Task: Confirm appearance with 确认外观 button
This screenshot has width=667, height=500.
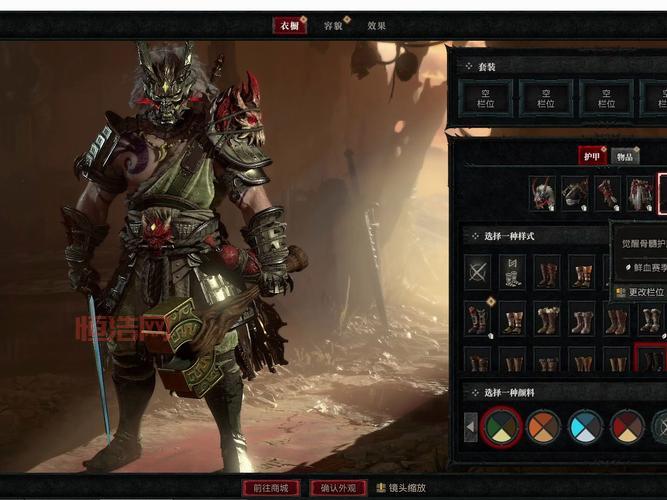Action: pos(337,488)
